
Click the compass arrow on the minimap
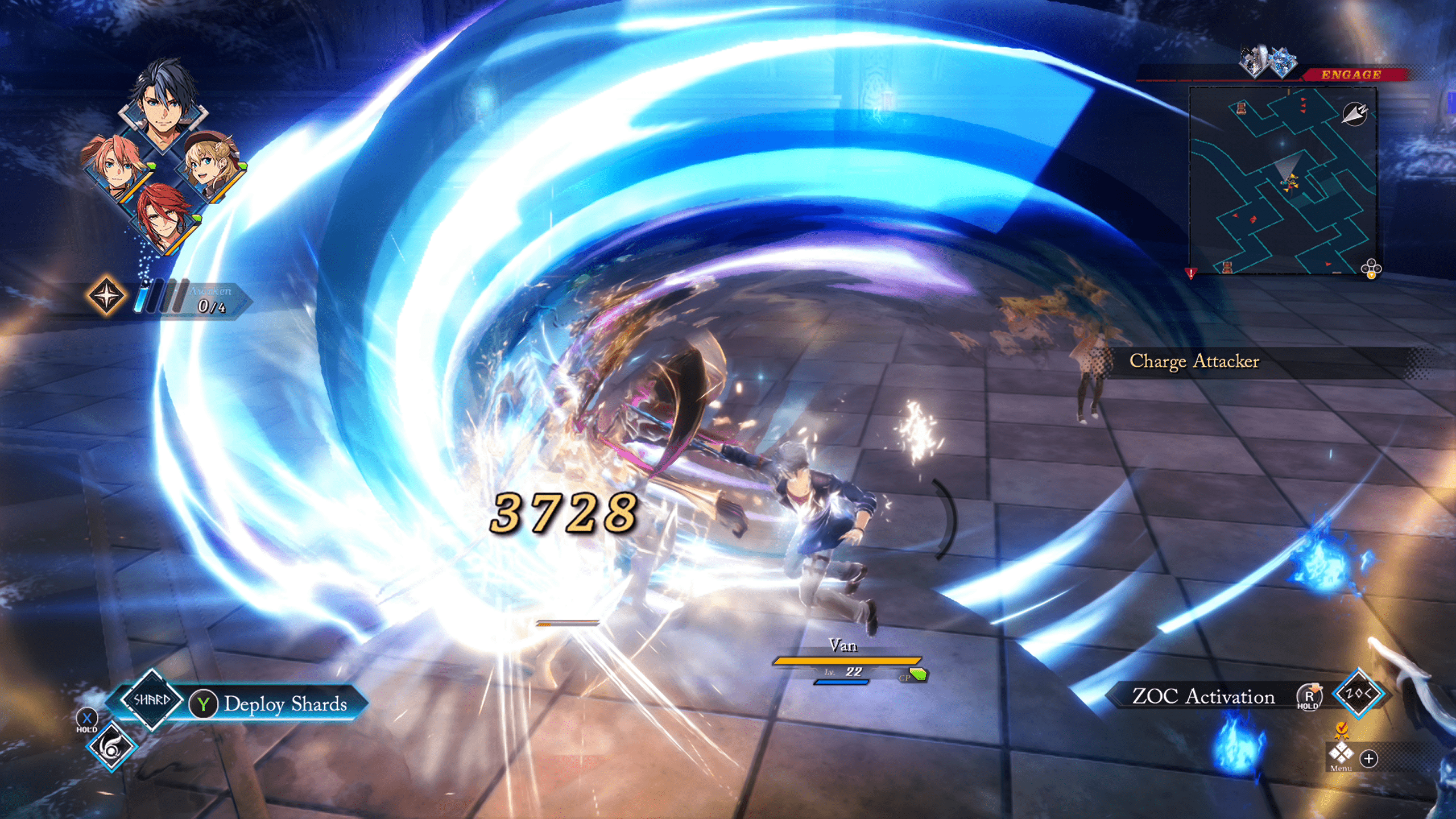tap(1354, 114)
